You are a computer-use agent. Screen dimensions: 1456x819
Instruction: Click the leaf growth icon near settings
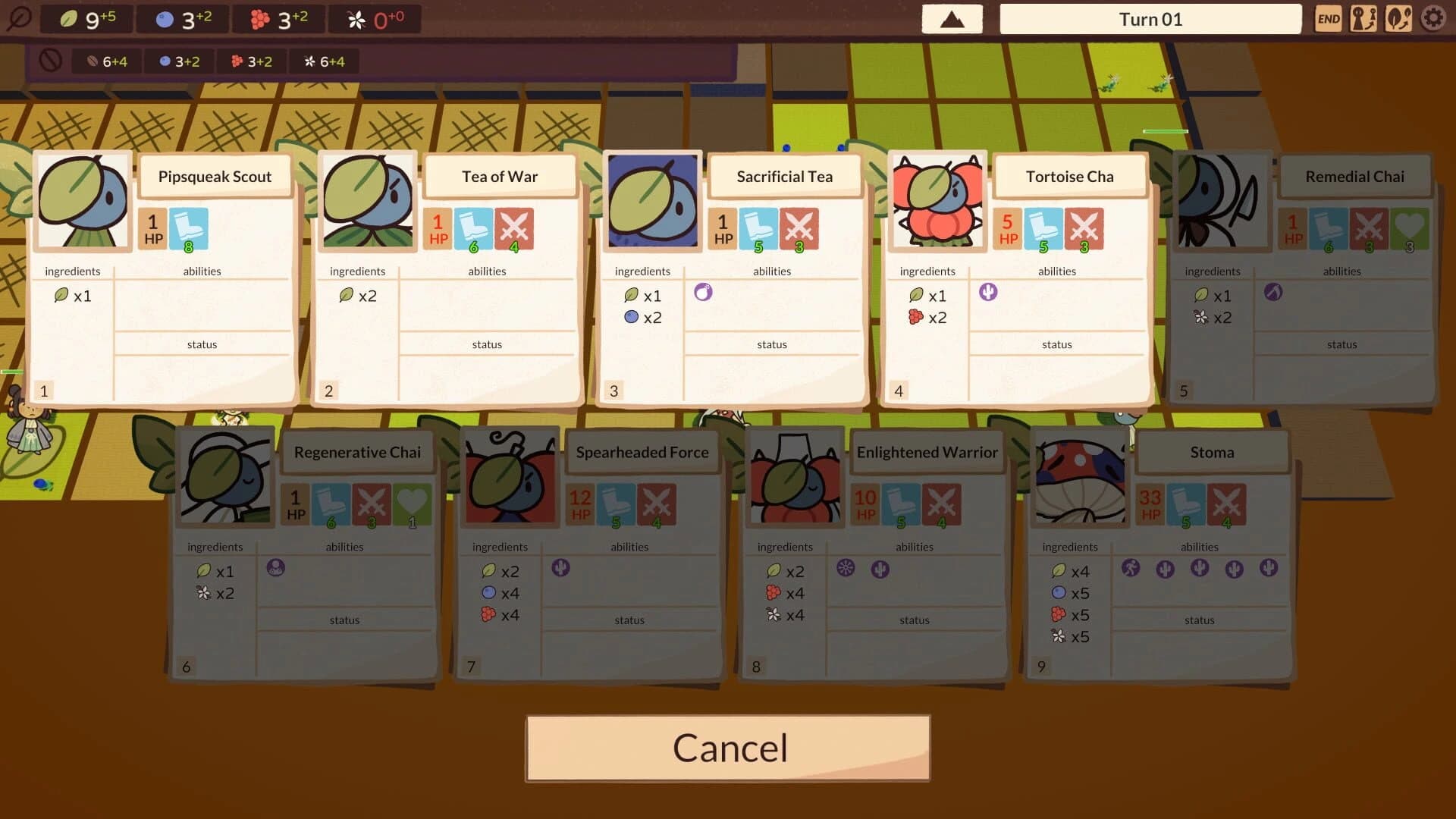pyautogui.click(x=1399, y=18)
